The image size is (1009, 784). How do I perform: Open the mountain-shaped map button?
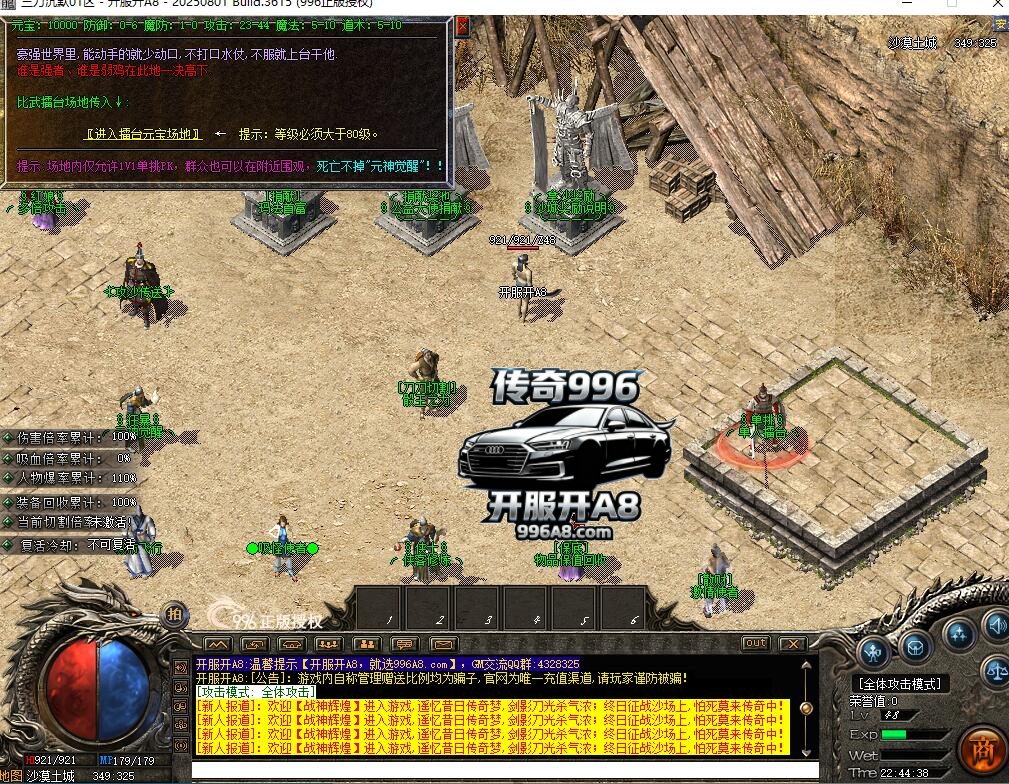coord(217,643)
